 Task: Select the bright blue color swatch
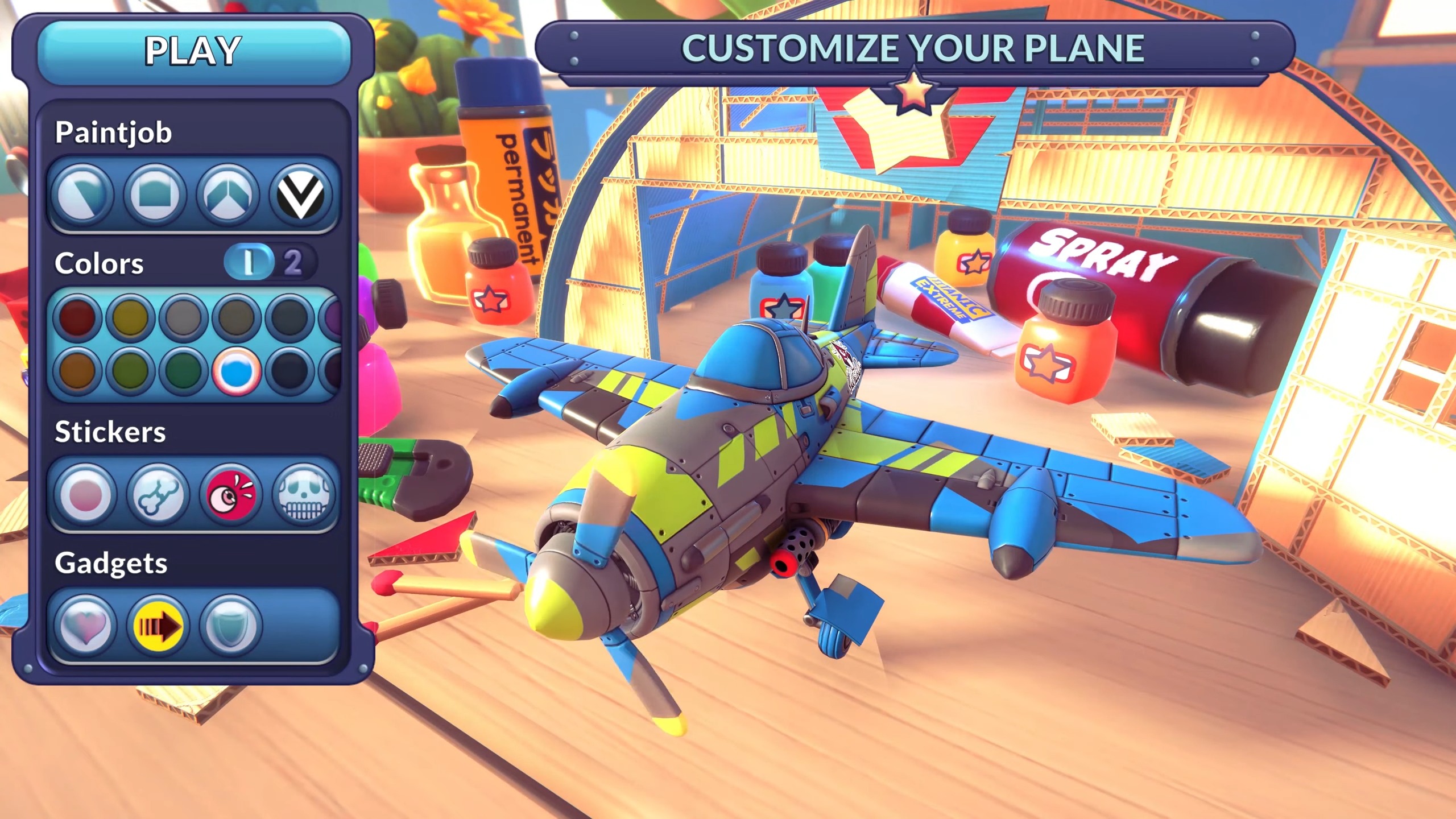(x=236, y=371)
